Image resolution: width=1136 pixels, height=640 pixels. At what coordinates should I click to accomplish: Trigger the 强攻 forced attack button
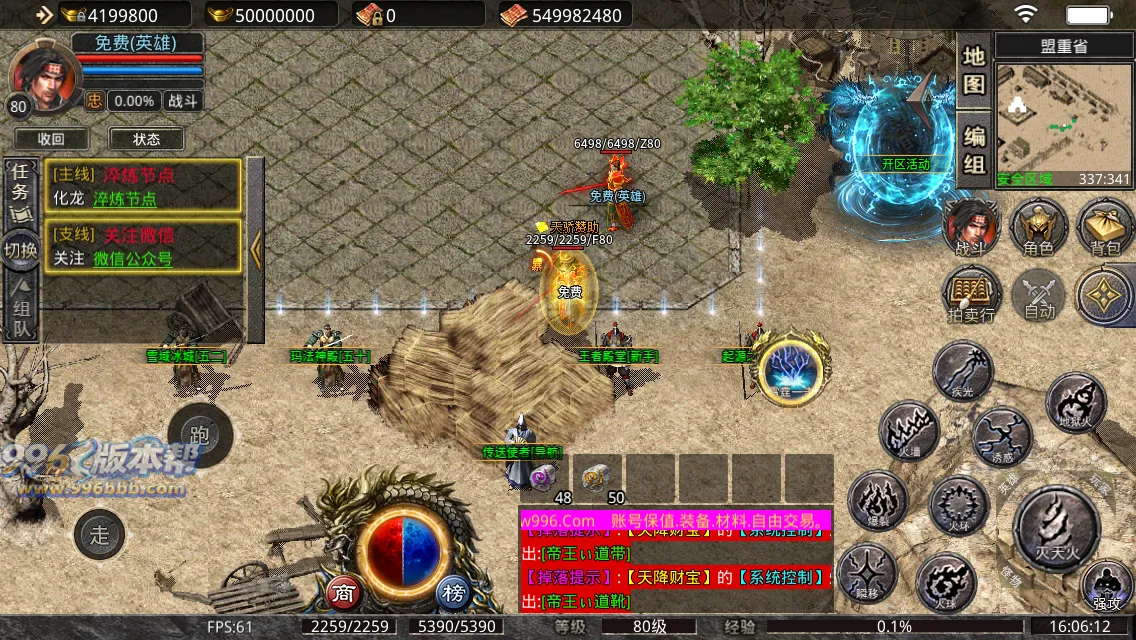(x=1107, y=584)
